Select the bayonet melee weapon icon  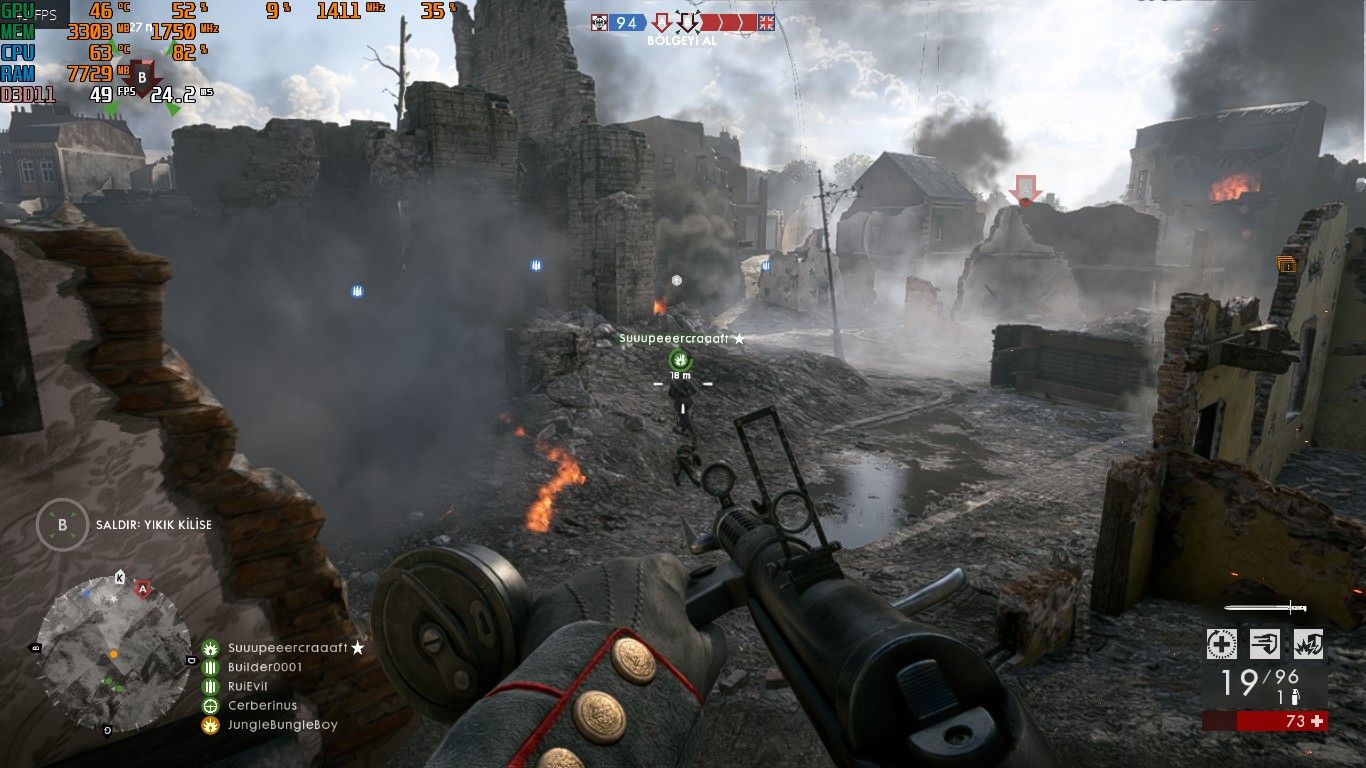coord(1265,607)
